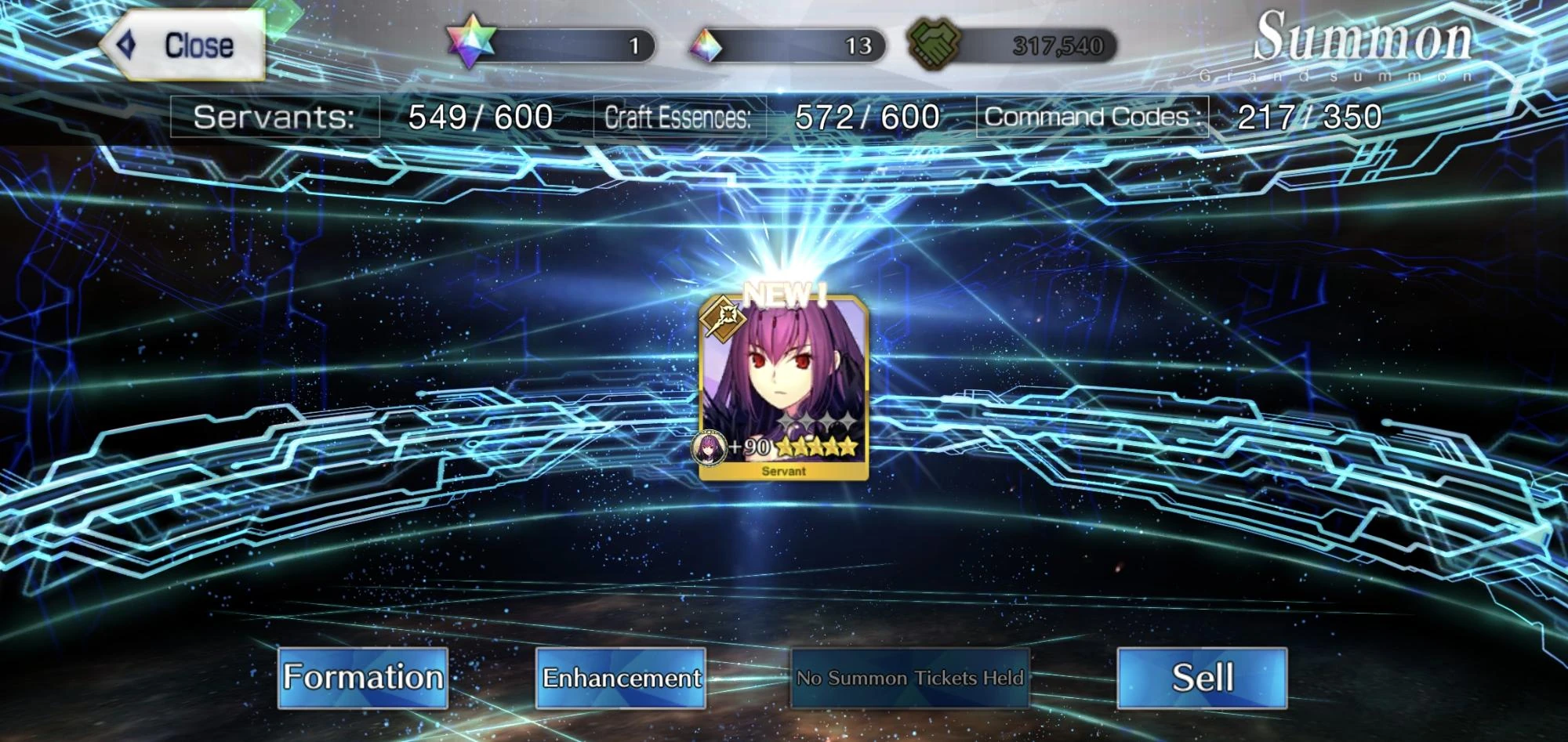Click the Friend Points handshake icon

(935, 45)
